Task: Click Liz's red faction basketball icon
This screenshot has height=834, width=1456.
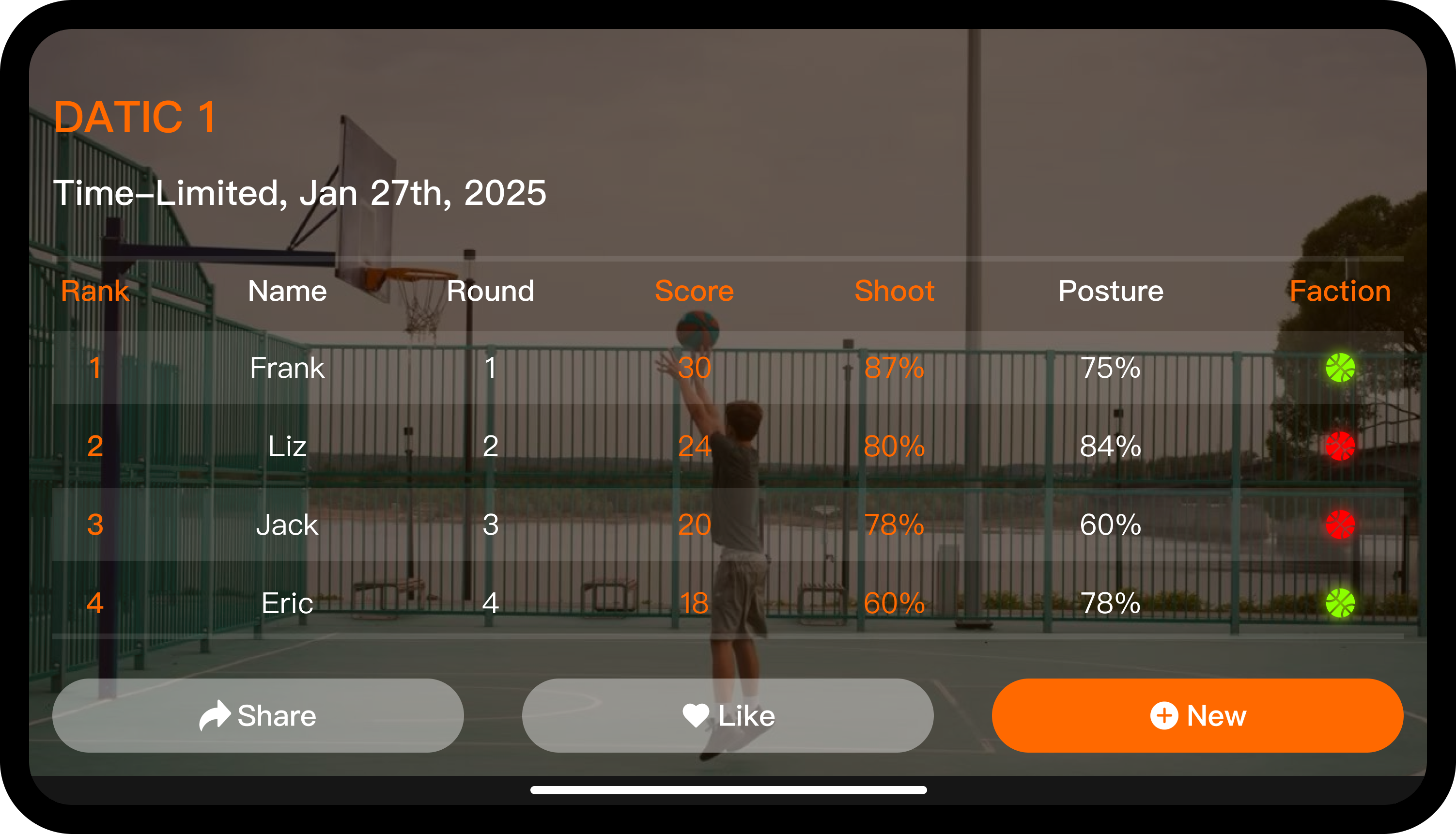Action: [1340, 446]
